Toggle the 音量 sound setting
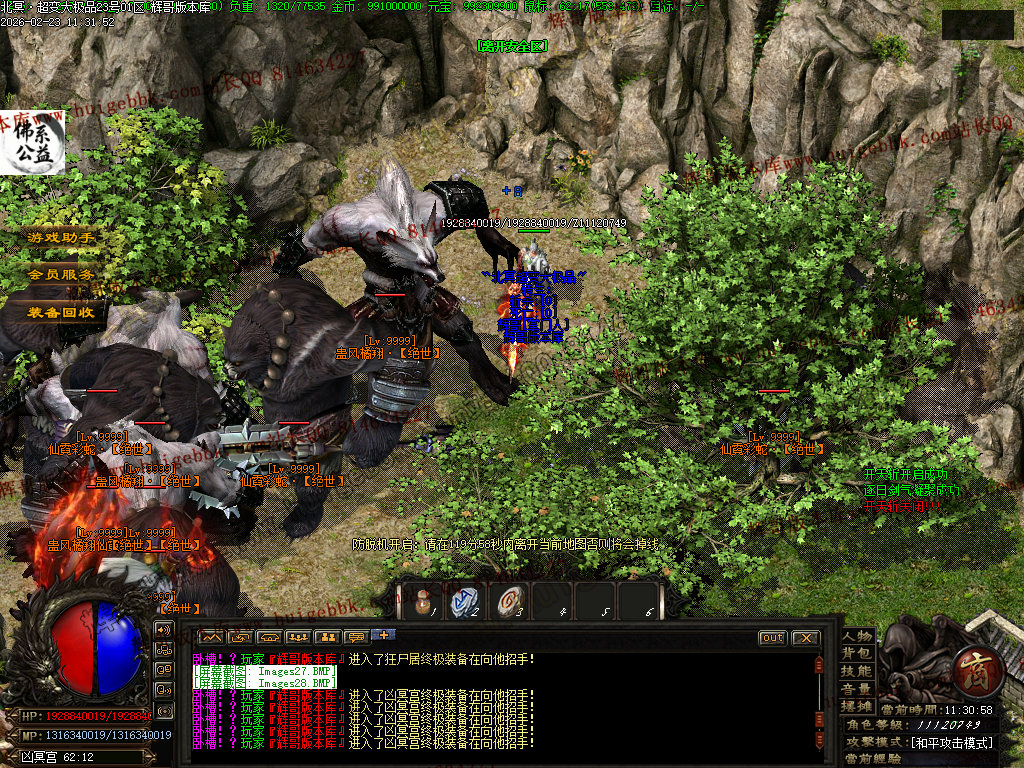The width and height of the screenshot is (1024, 768). coord(857,688)
